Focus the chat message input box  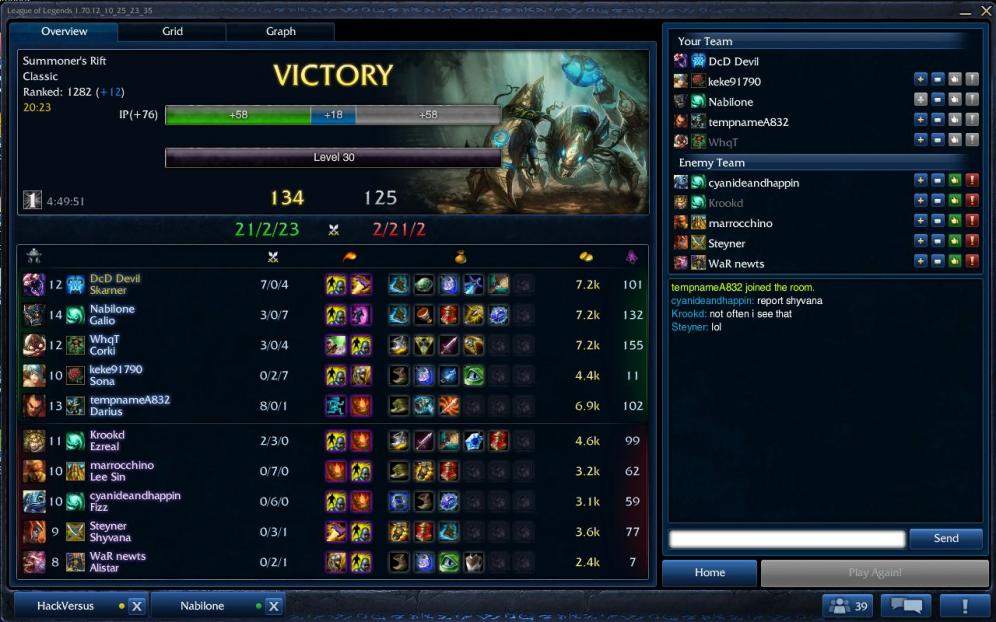(787, 539)
